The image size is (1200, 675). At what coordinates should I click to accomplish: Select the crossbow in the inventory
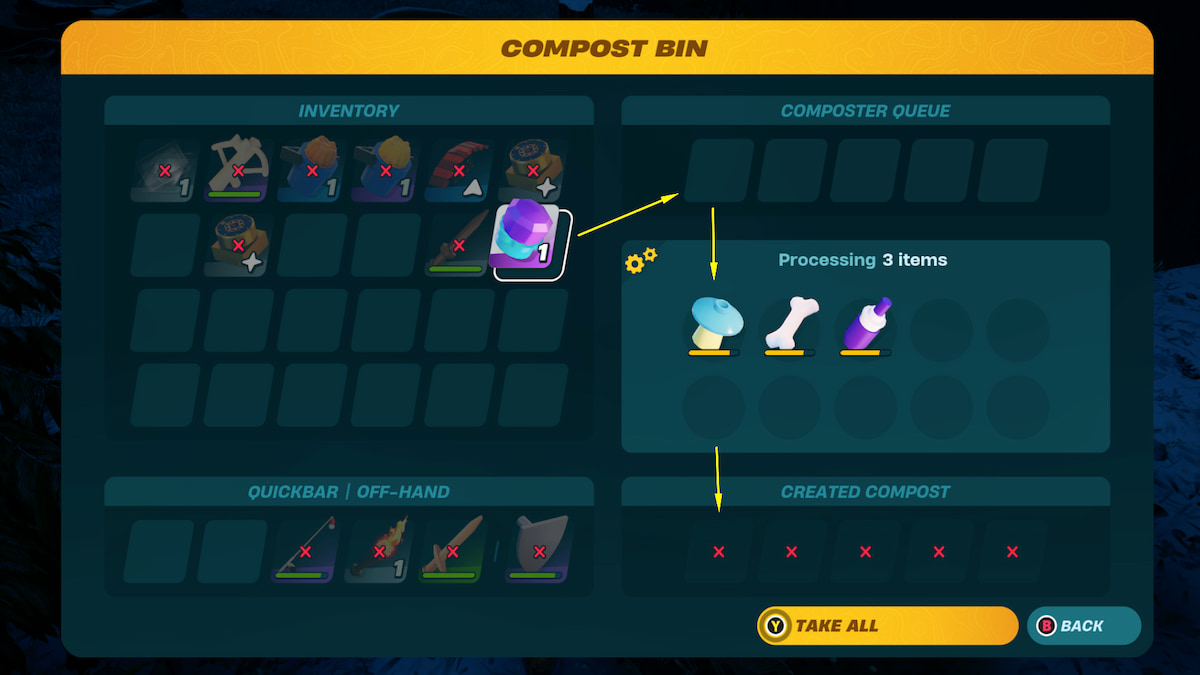point(239,170)
